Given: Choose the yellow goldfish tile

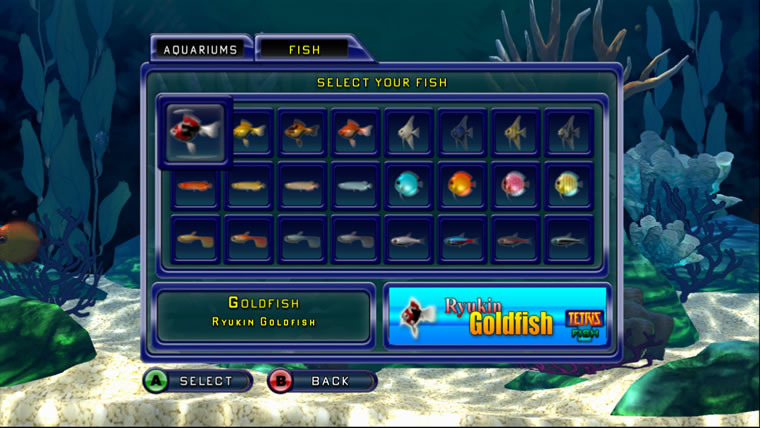Looking at the screenshot, I should pyautogui.click(x=247, y=131).
